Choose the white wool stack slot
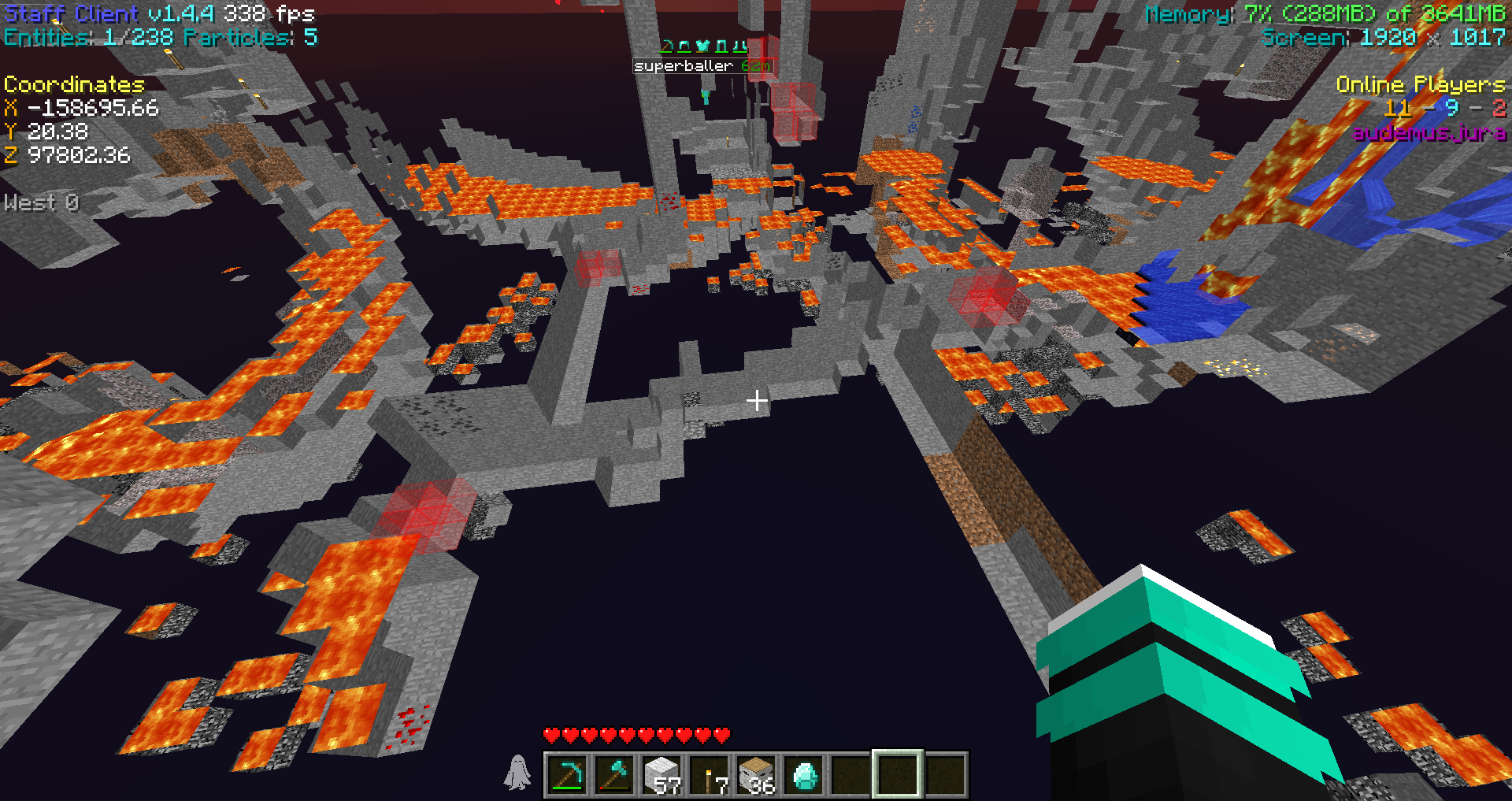Image resolution: width=1512 pixels, height=801 pixels. coord(661,775)
